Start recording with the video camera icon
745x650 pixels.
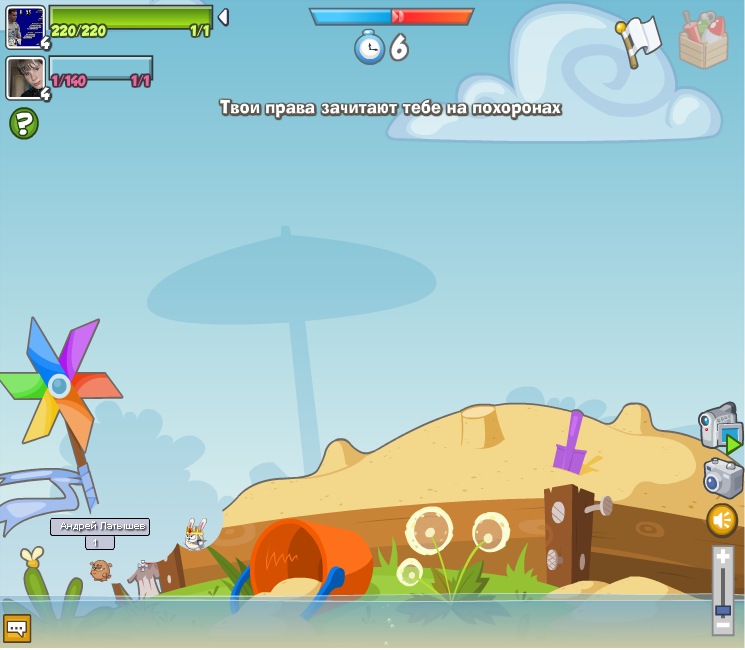(719, 427)
